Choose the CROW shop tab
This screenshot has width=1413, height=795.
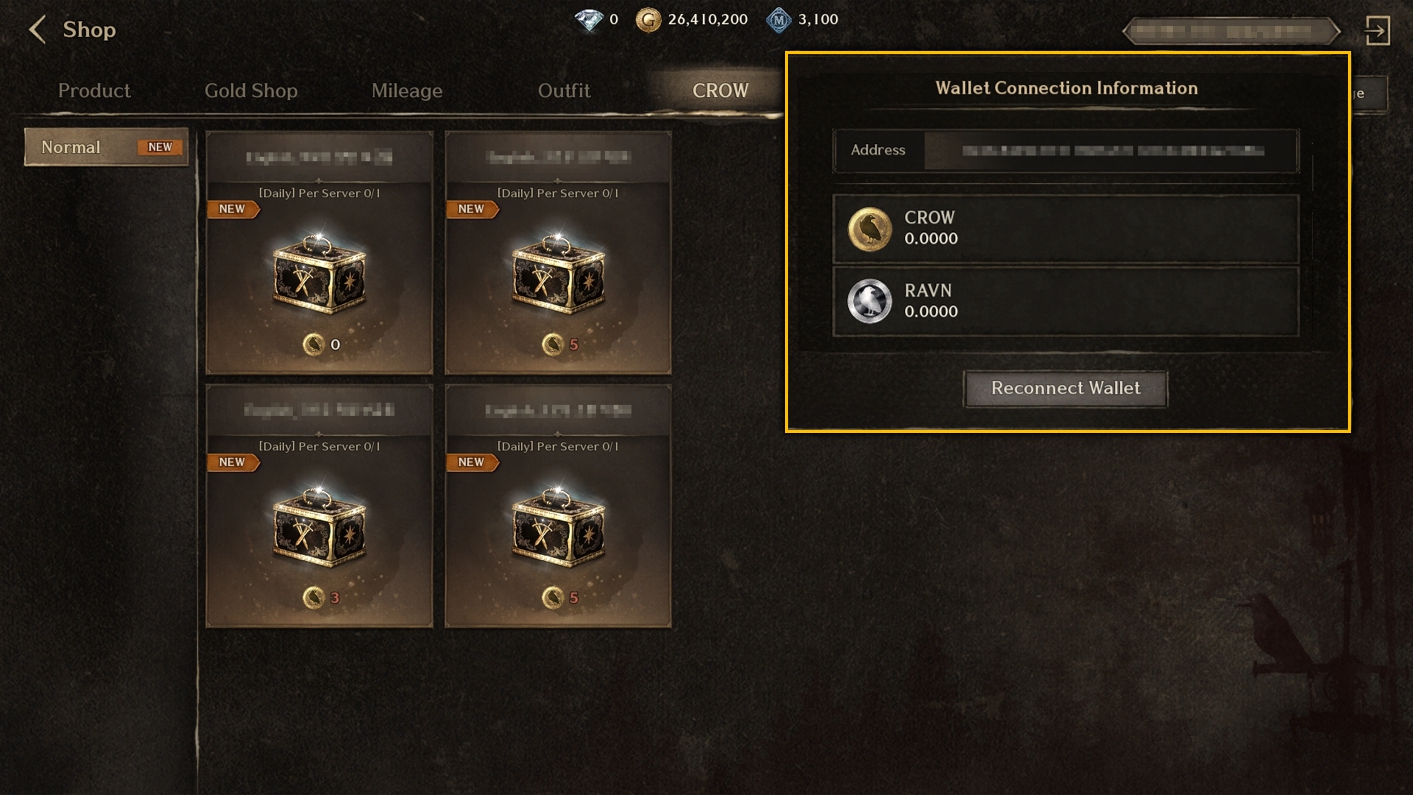point(720,91)
